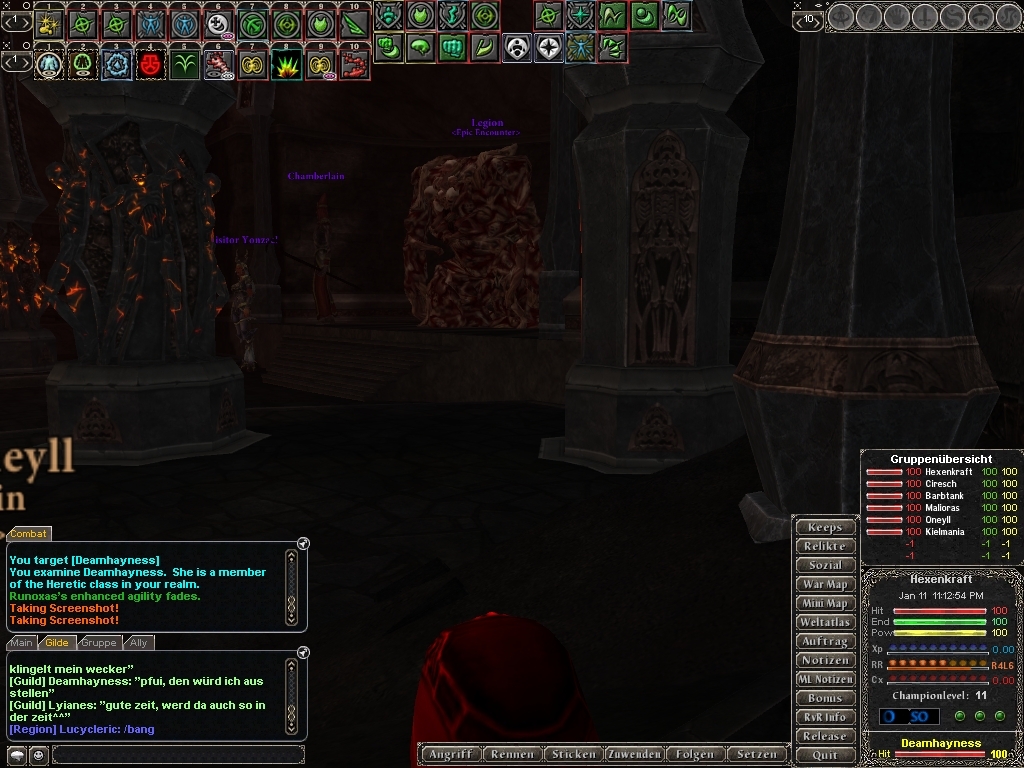Viewport: 1024px width, 768px height.
Task: Click the Release button
Action: [825, 736]
